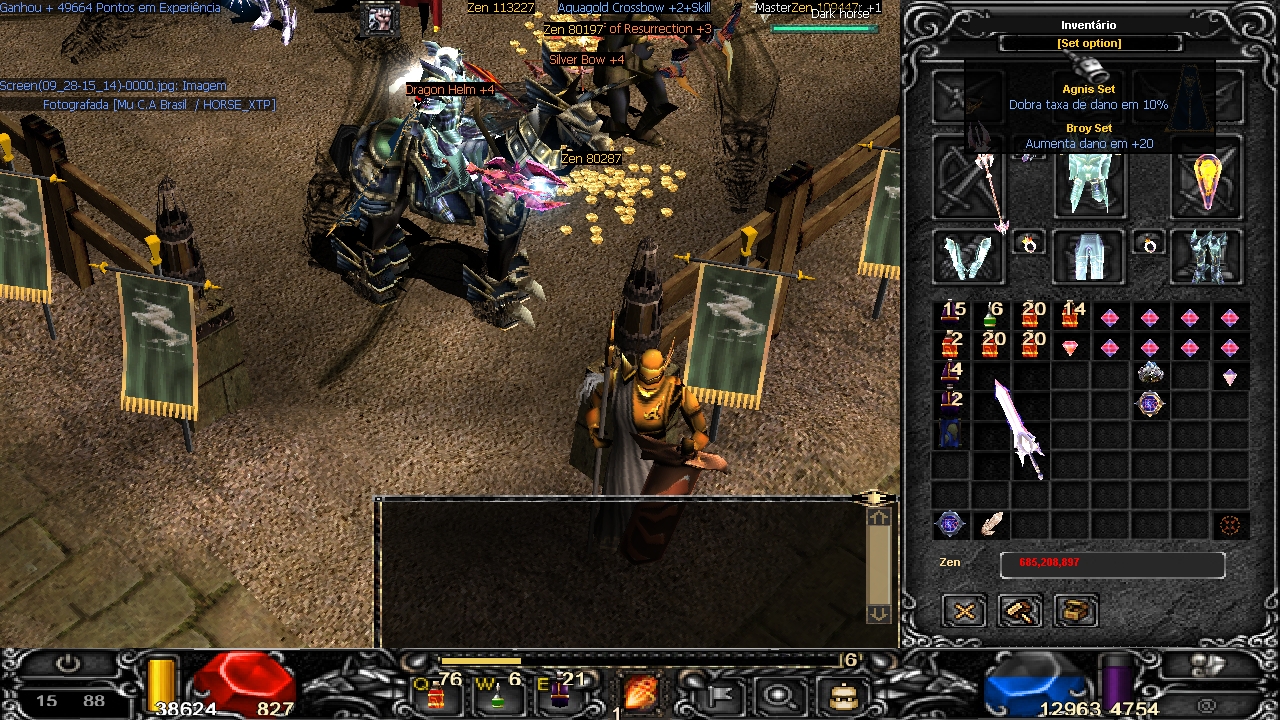Select the equipped gloves slot
The width and height of the screenshot is (1280, 720).
click(x=968, y=256)
